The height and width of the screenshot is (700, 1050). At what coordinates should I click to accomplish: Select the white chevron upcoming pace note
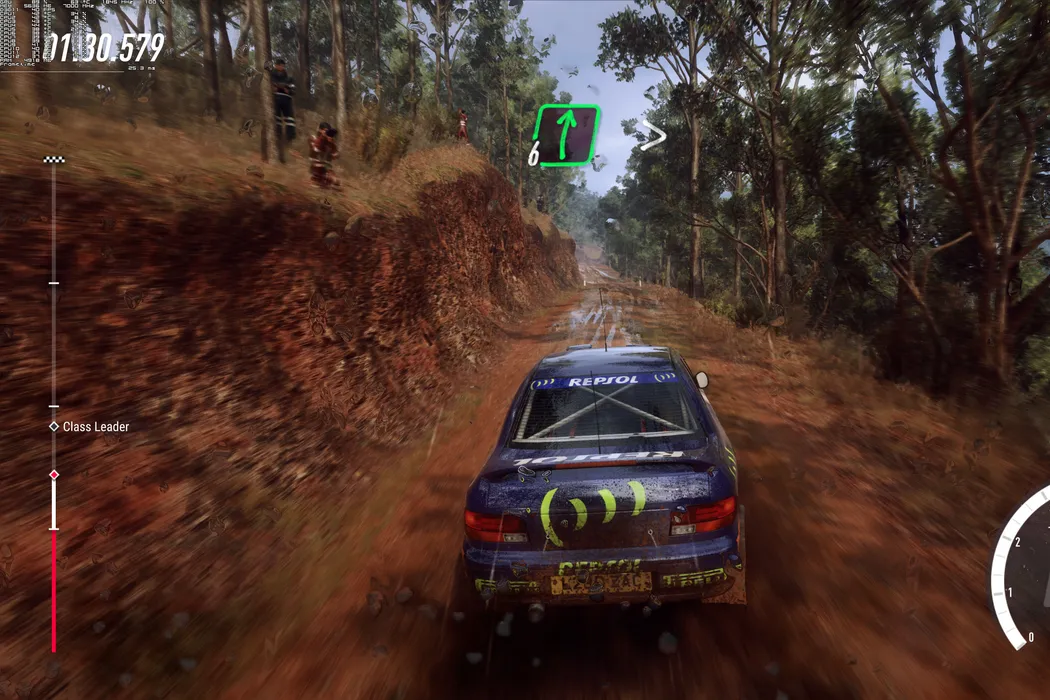click(x=653, y=135)
